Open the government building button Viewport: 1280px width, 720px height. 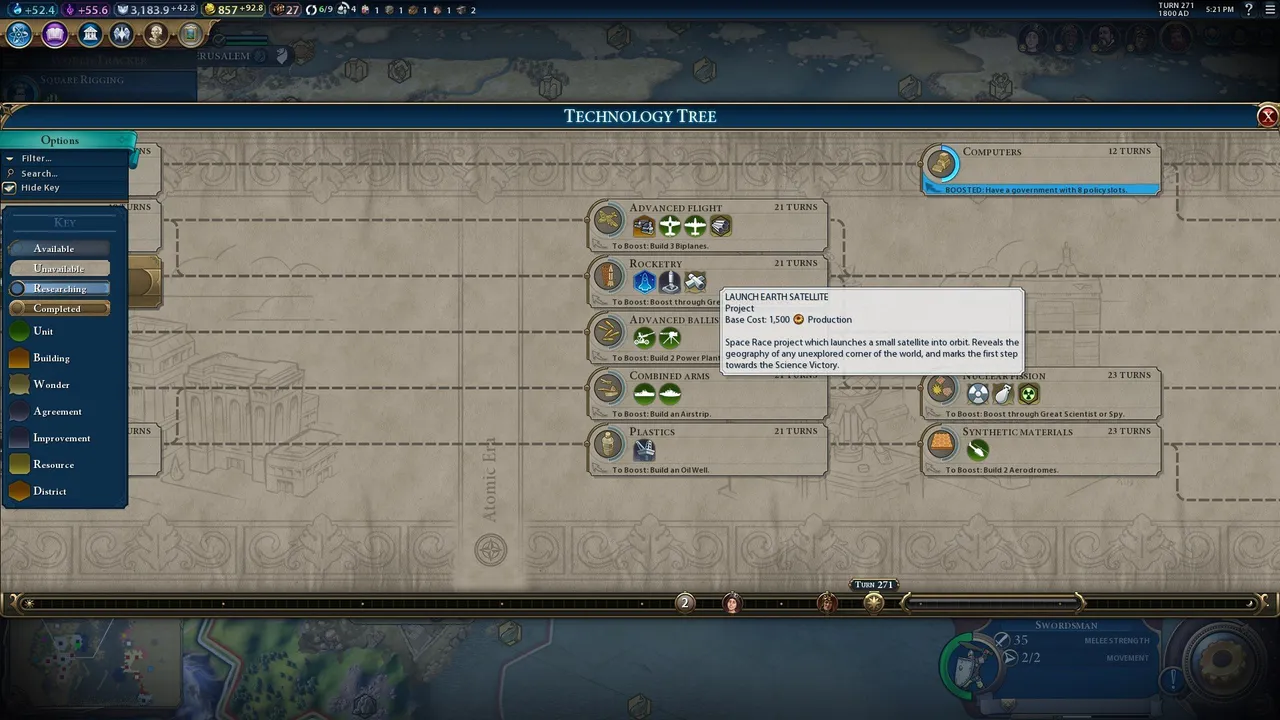coord(90,36)
